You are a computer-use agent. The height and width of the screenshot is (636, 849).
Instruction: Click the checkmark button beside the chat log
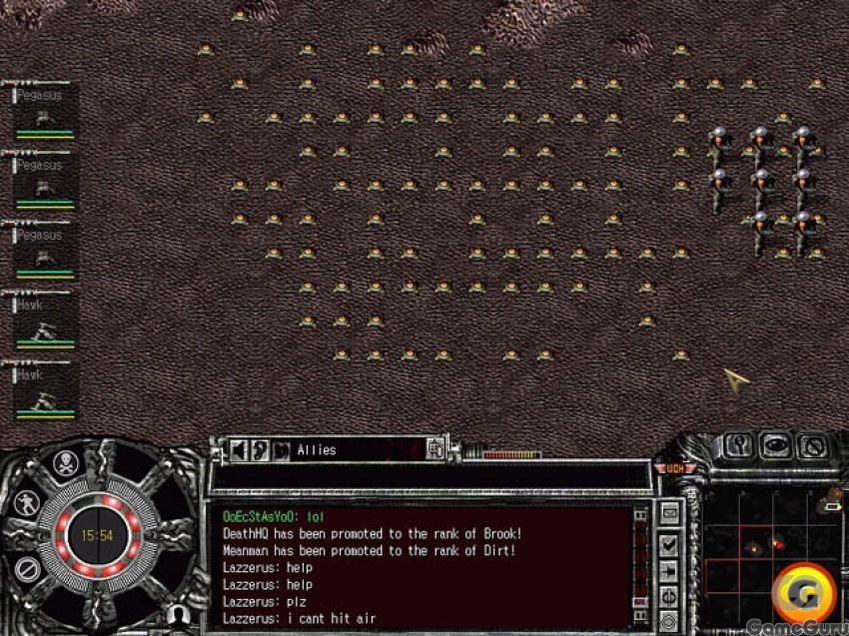tap(669, 544)
